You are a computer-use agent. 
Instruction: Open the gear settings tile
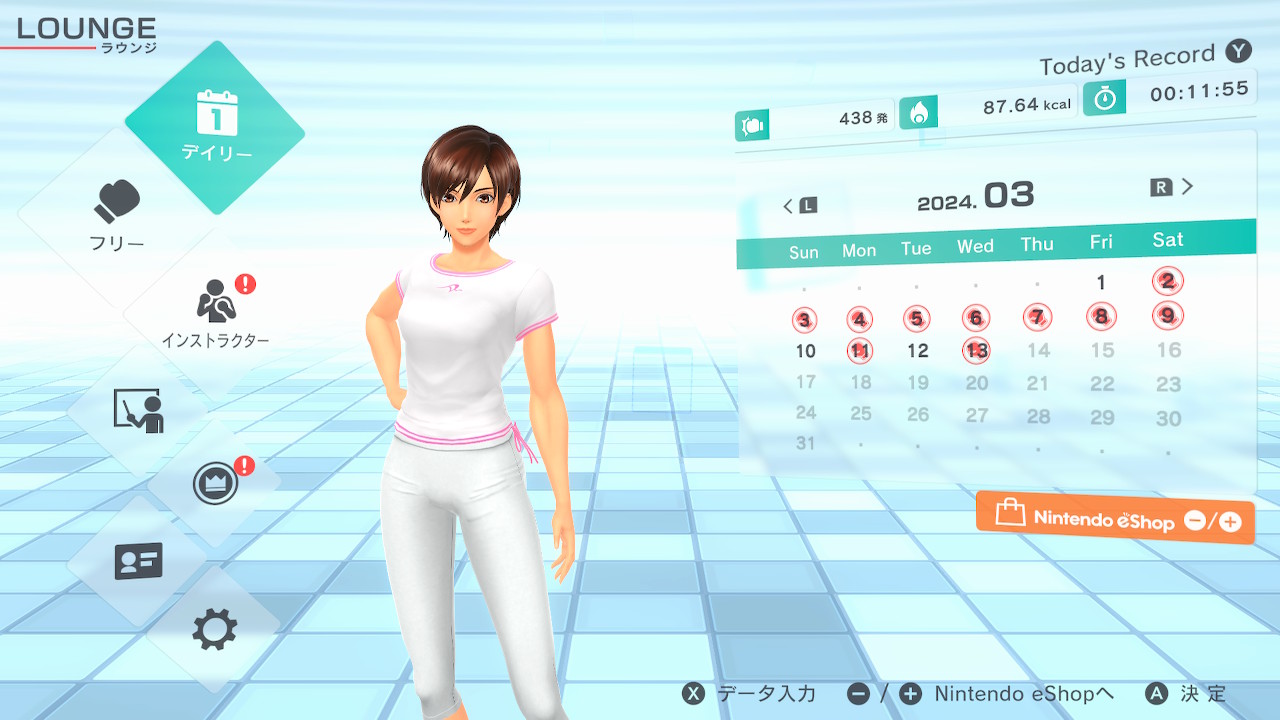[214, 630]
